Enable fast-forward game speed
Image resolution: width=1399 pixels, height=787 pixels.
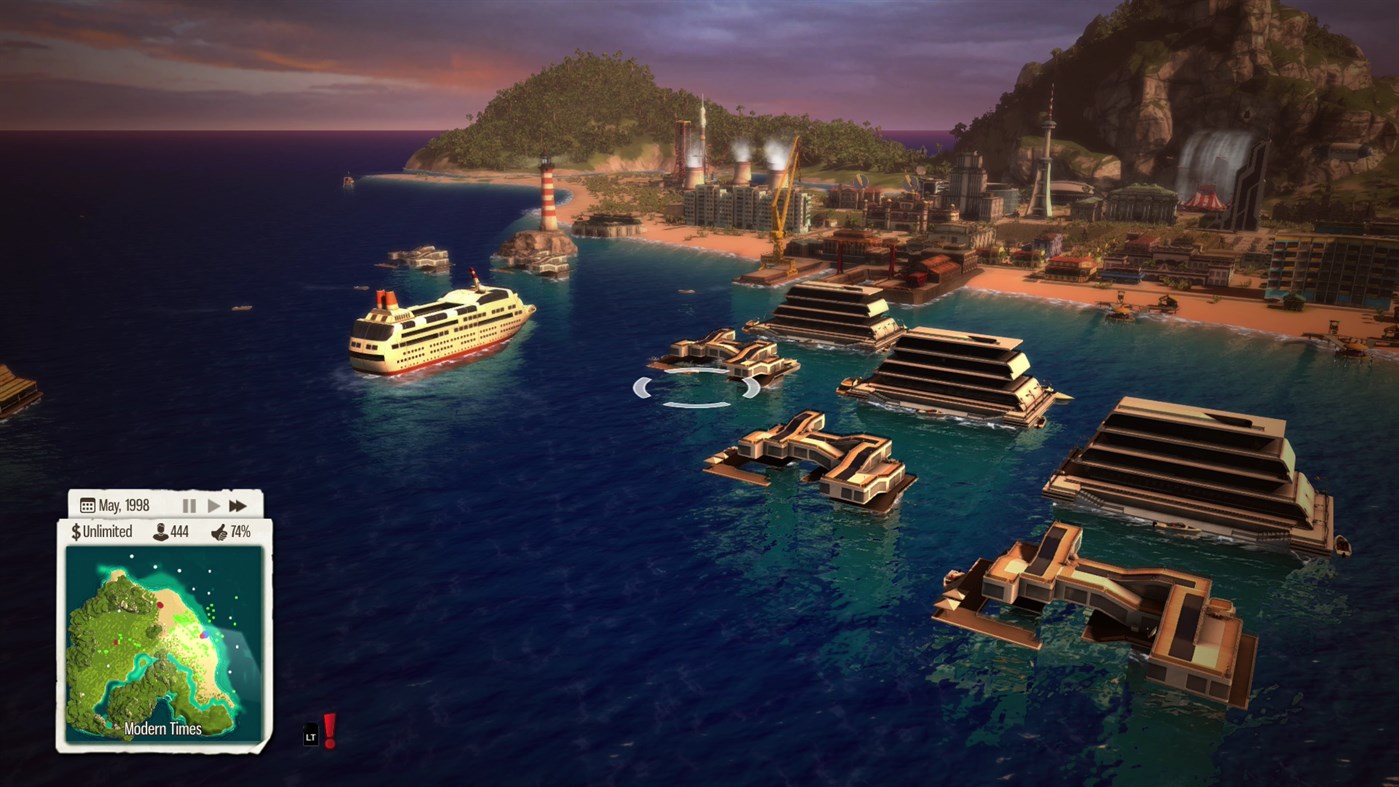(x=238, y=505)
